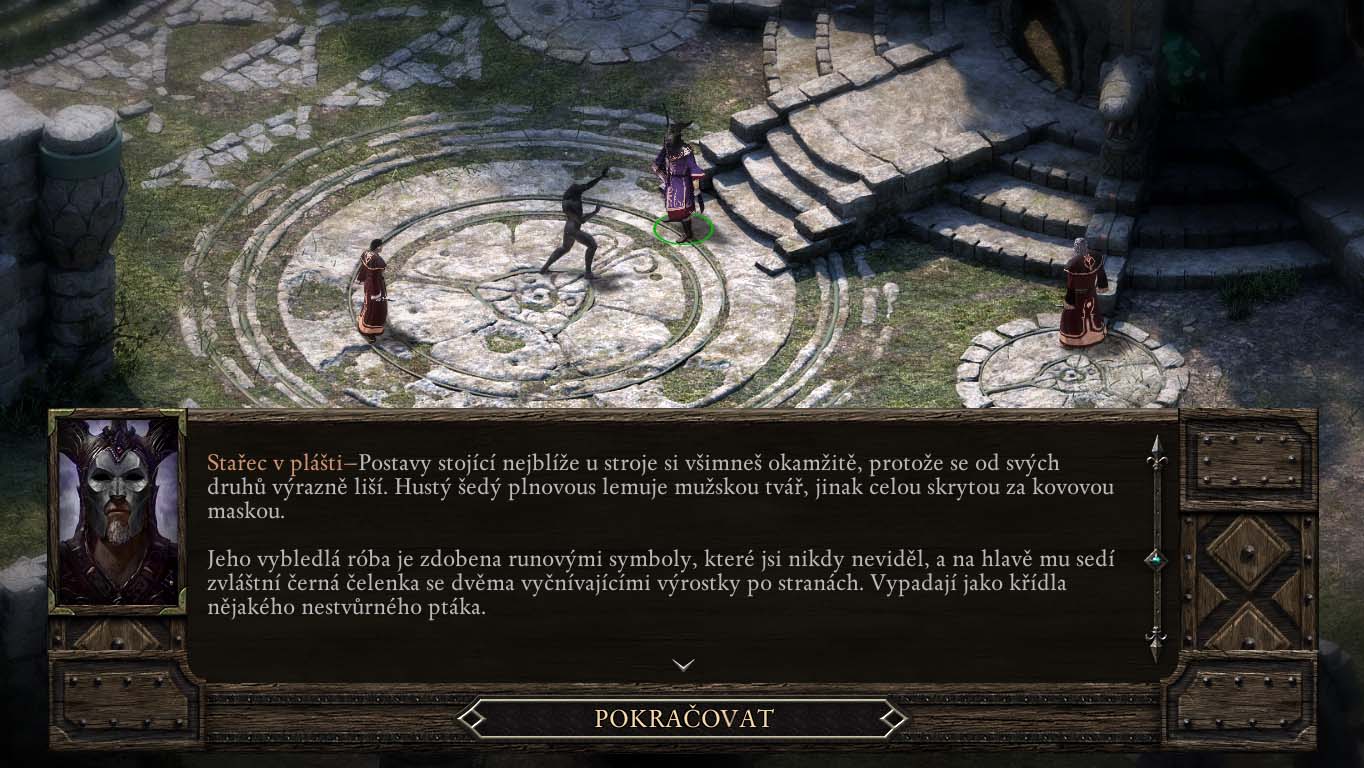Click the down chevron below the dialogue text
The image size is (1364, 768).
[684, 666]
